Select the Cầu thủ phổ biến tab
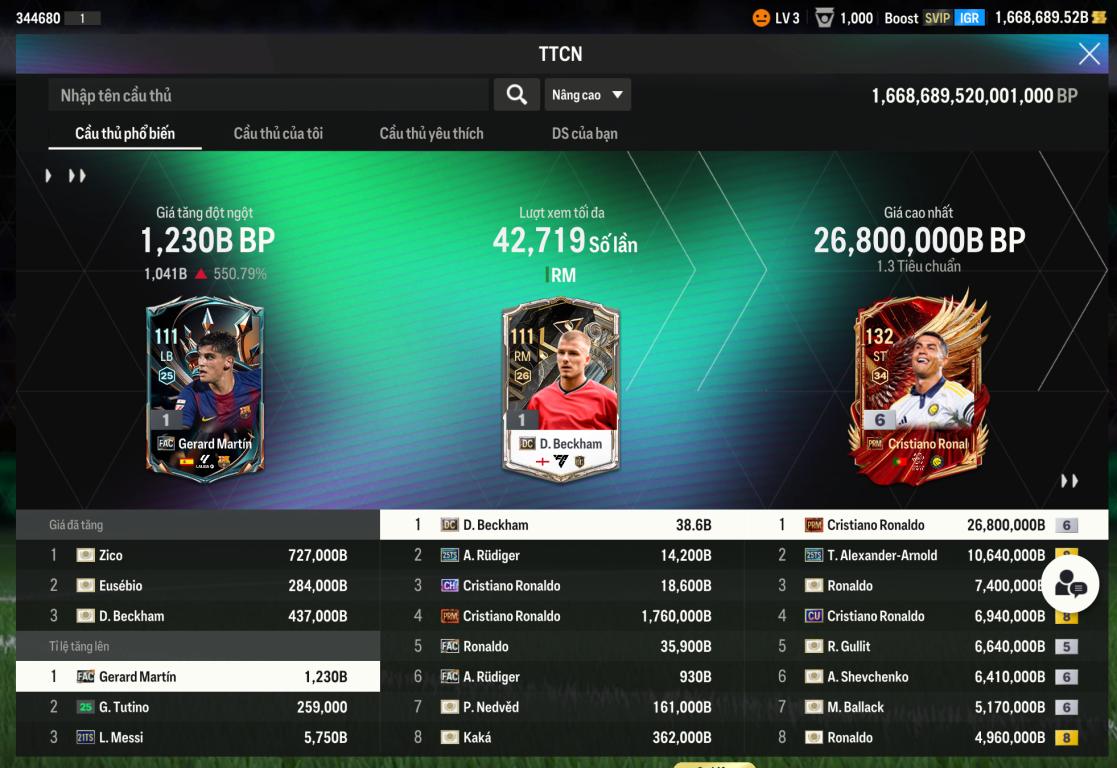Viewport: 1117px width, 768px height. tap(125, 133)
